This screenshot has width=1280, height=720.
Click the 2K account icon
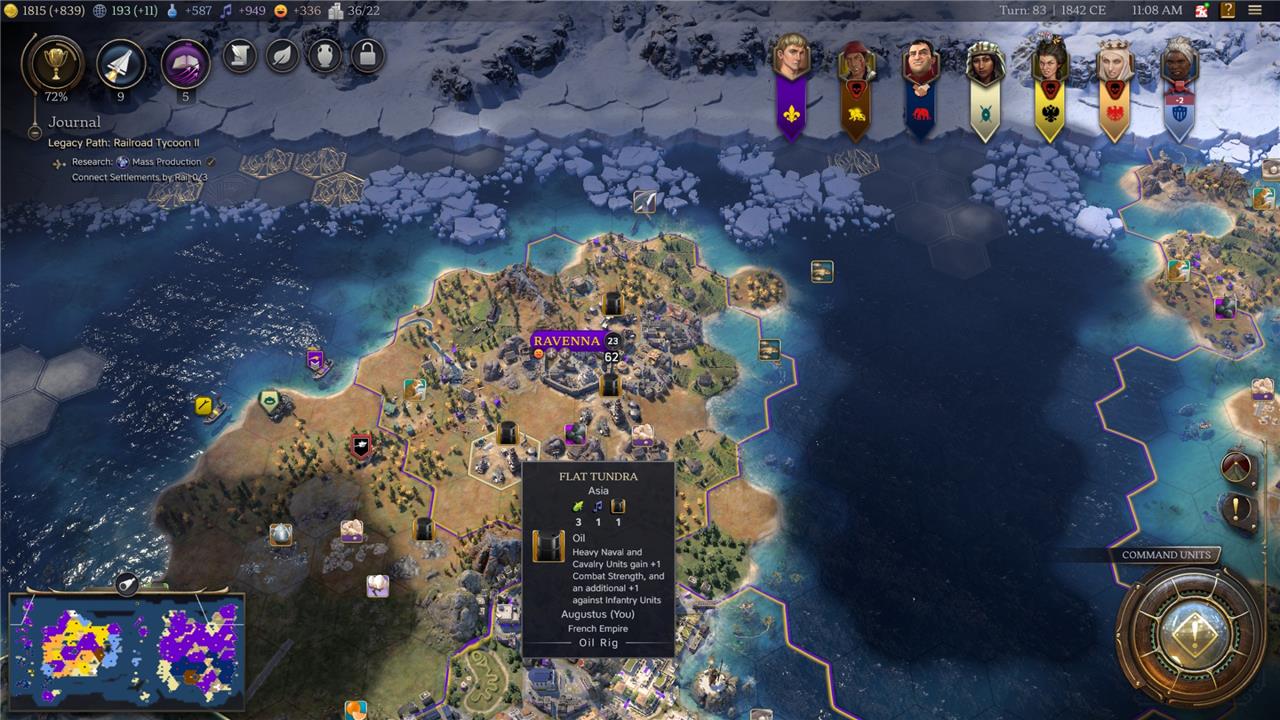1202,10
